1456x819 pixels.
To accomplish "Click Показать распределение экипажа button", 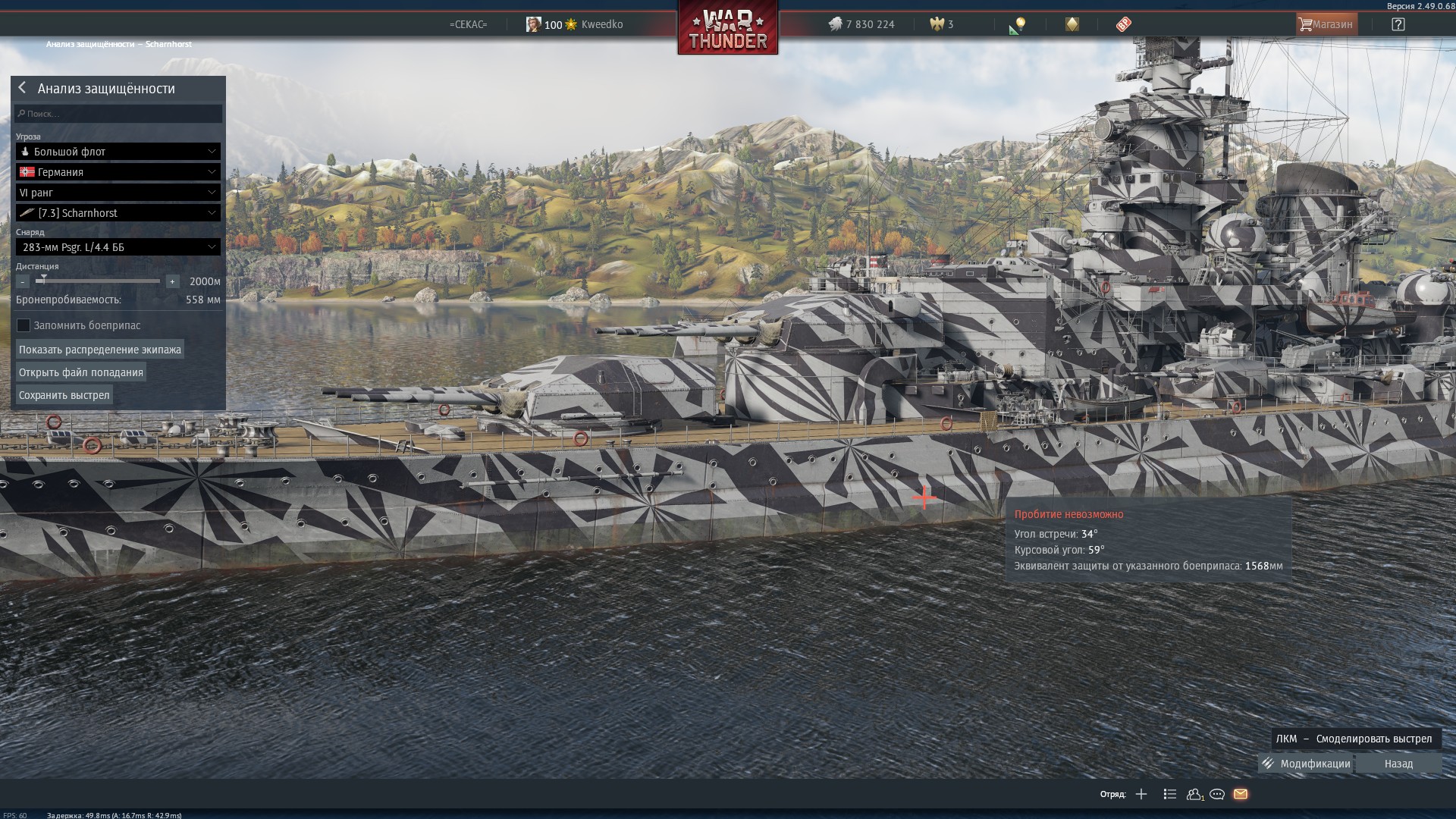I will pyautogui.click(x=100, y=350).
